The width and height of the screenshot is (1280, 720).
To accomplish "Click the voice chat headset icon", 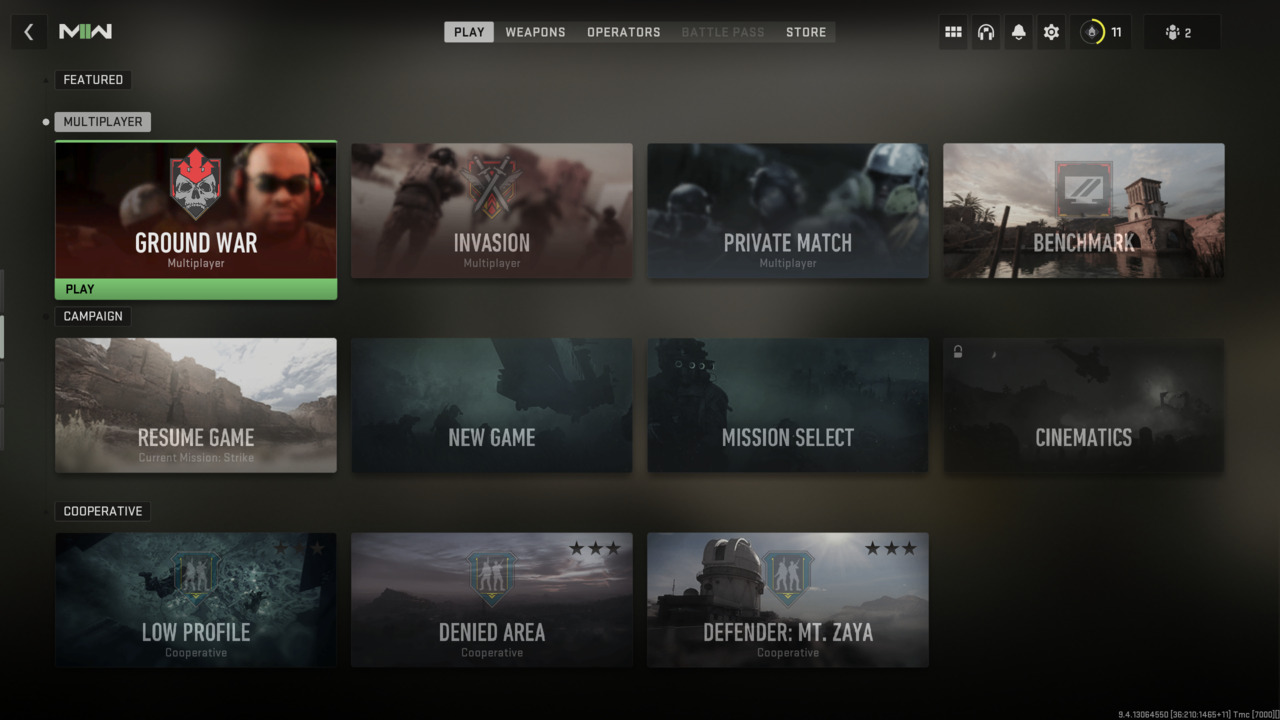I will (x=985, y=31).
